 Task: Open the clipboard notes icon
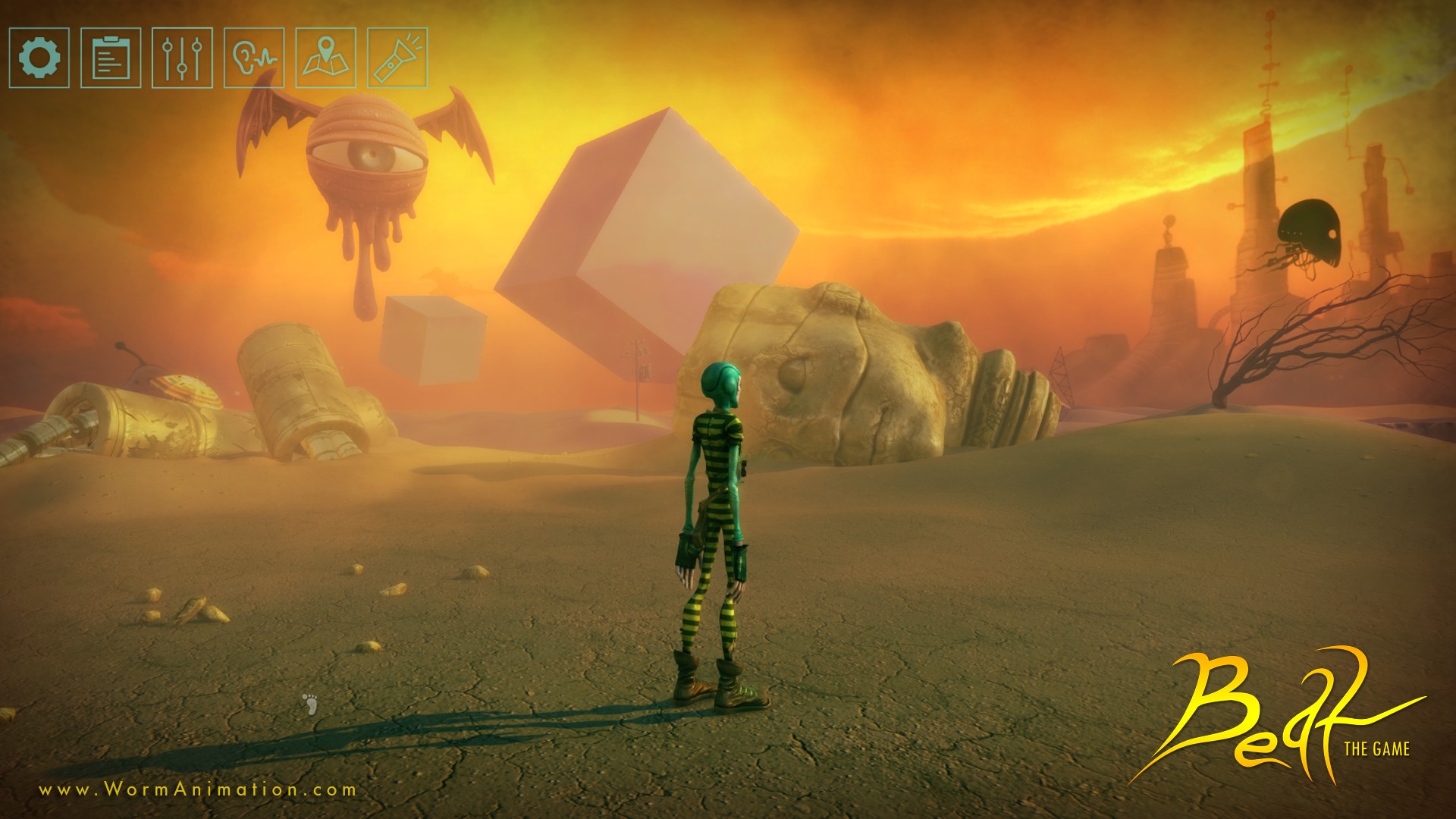(111, 58)
